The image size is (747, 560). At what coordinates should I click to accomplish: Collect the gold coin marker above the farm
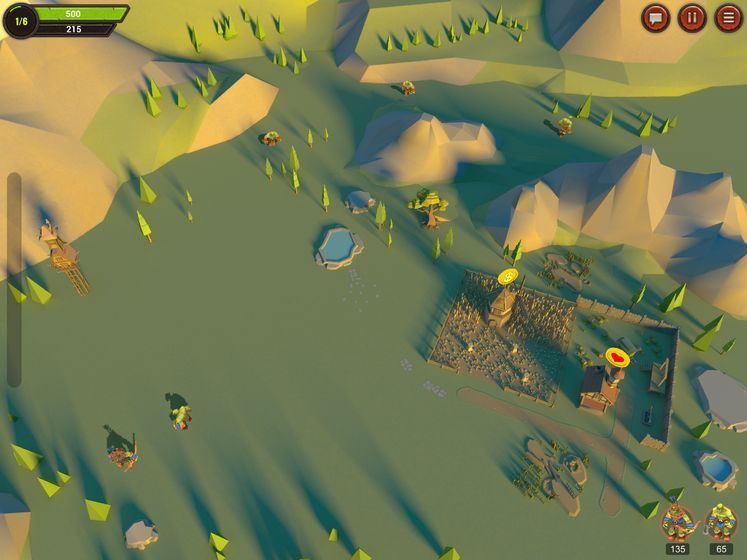[x=508, y=276]
